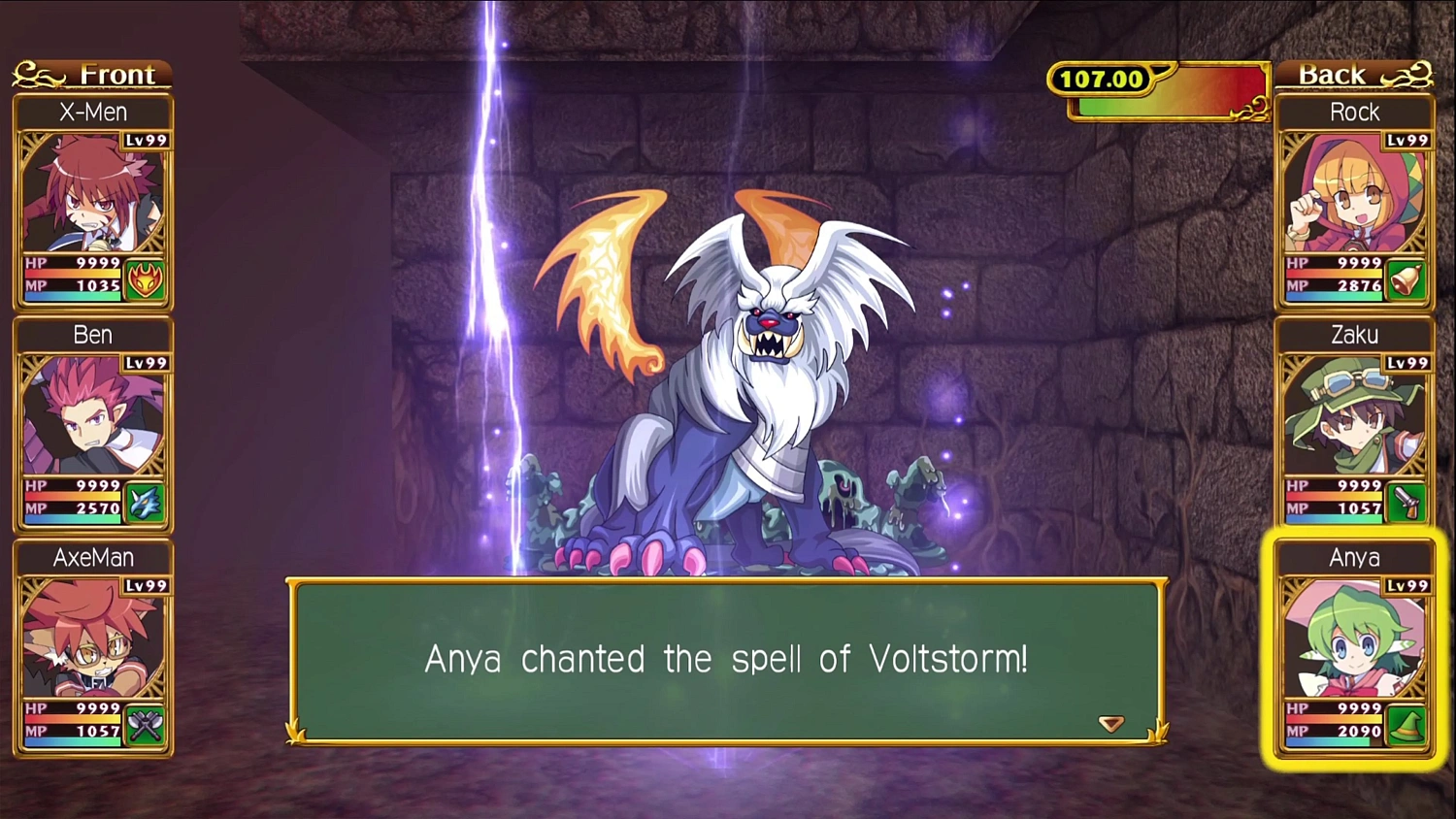Click the flourish ornament next to Back label
Viewport: 1456px width, 819px height.
click(1408, 74)
